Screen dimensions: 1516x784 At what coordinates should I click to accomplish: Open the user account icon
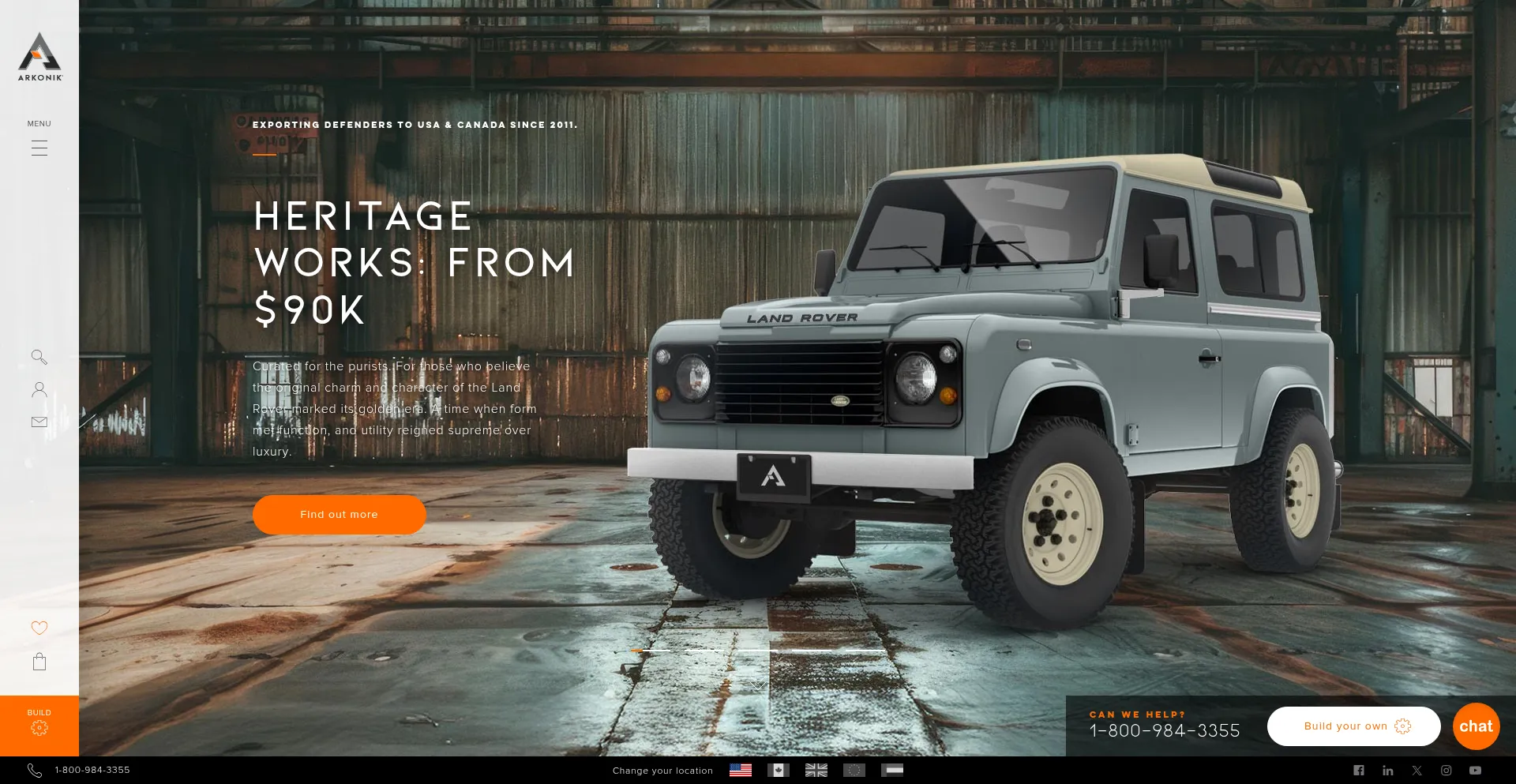(x=39, y=389)
